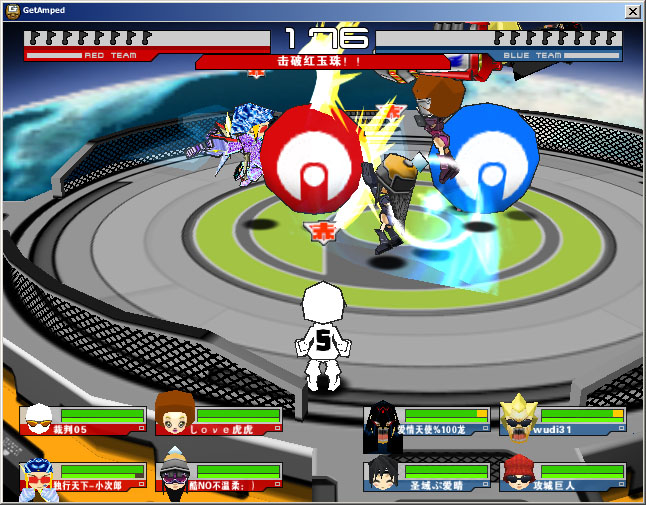The height and width of the screenshot is (505, 646).
Task: Select the 攻城巨人 player panel
Action: coord(562,477)
